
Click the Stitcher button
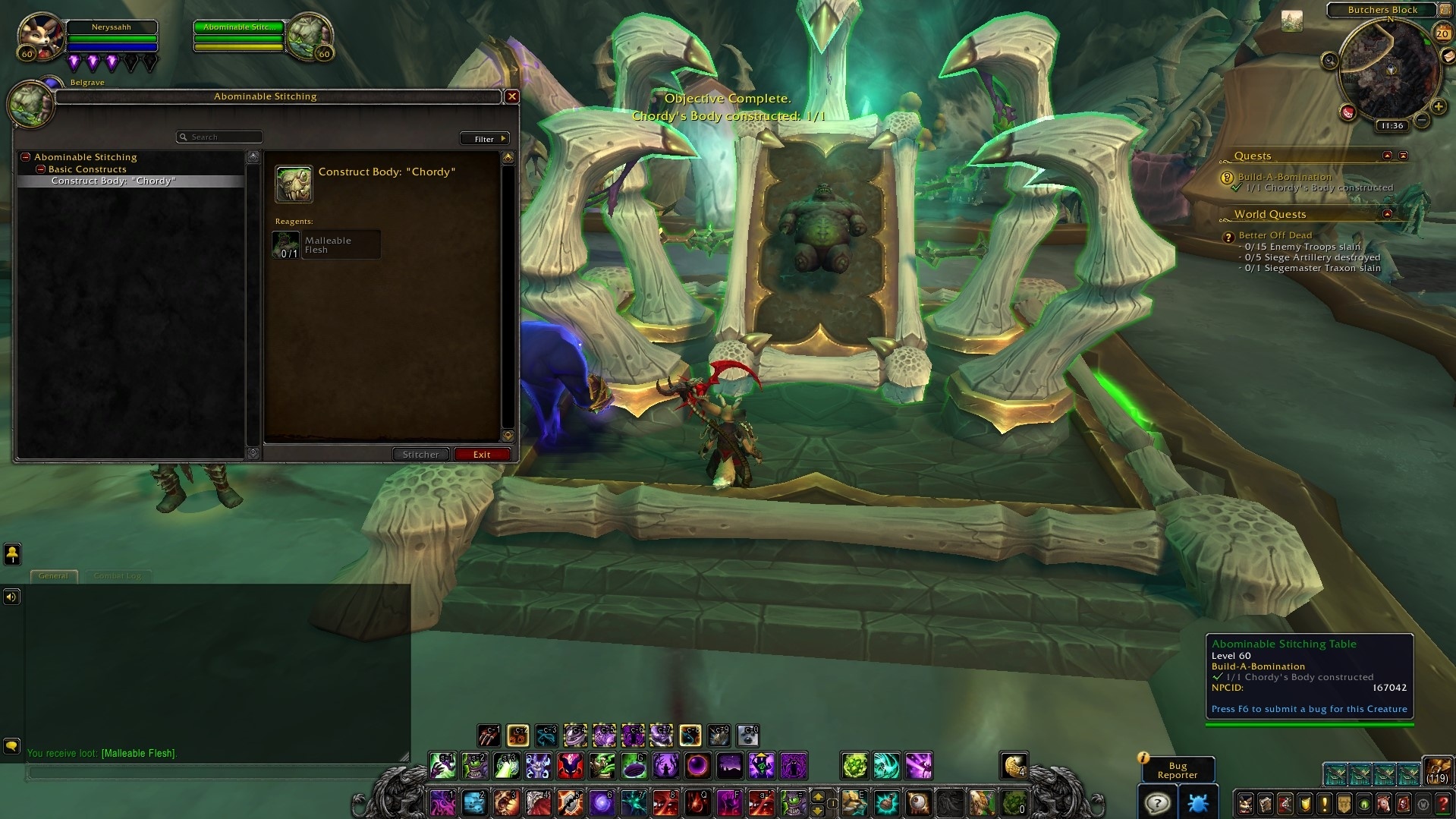420,455
